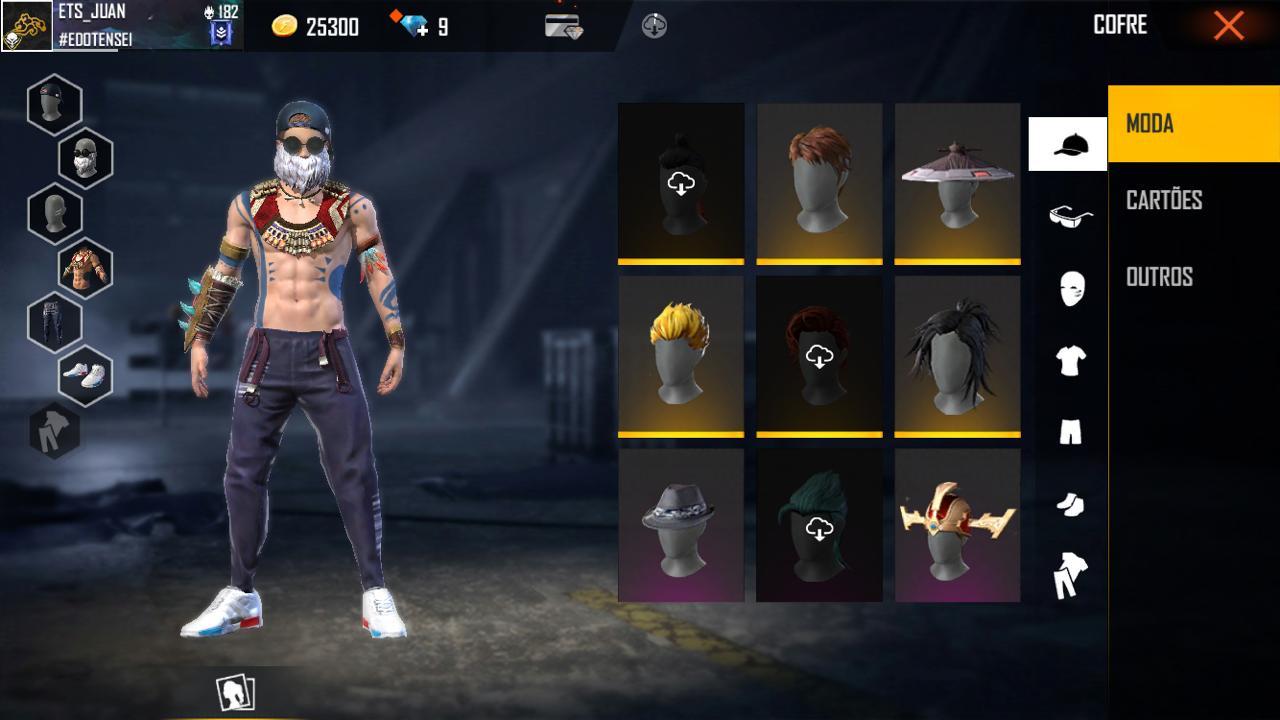The image size is (1280, 720).
Task: Switch to the shorts bottoms category
Action: coord(1070,432)
